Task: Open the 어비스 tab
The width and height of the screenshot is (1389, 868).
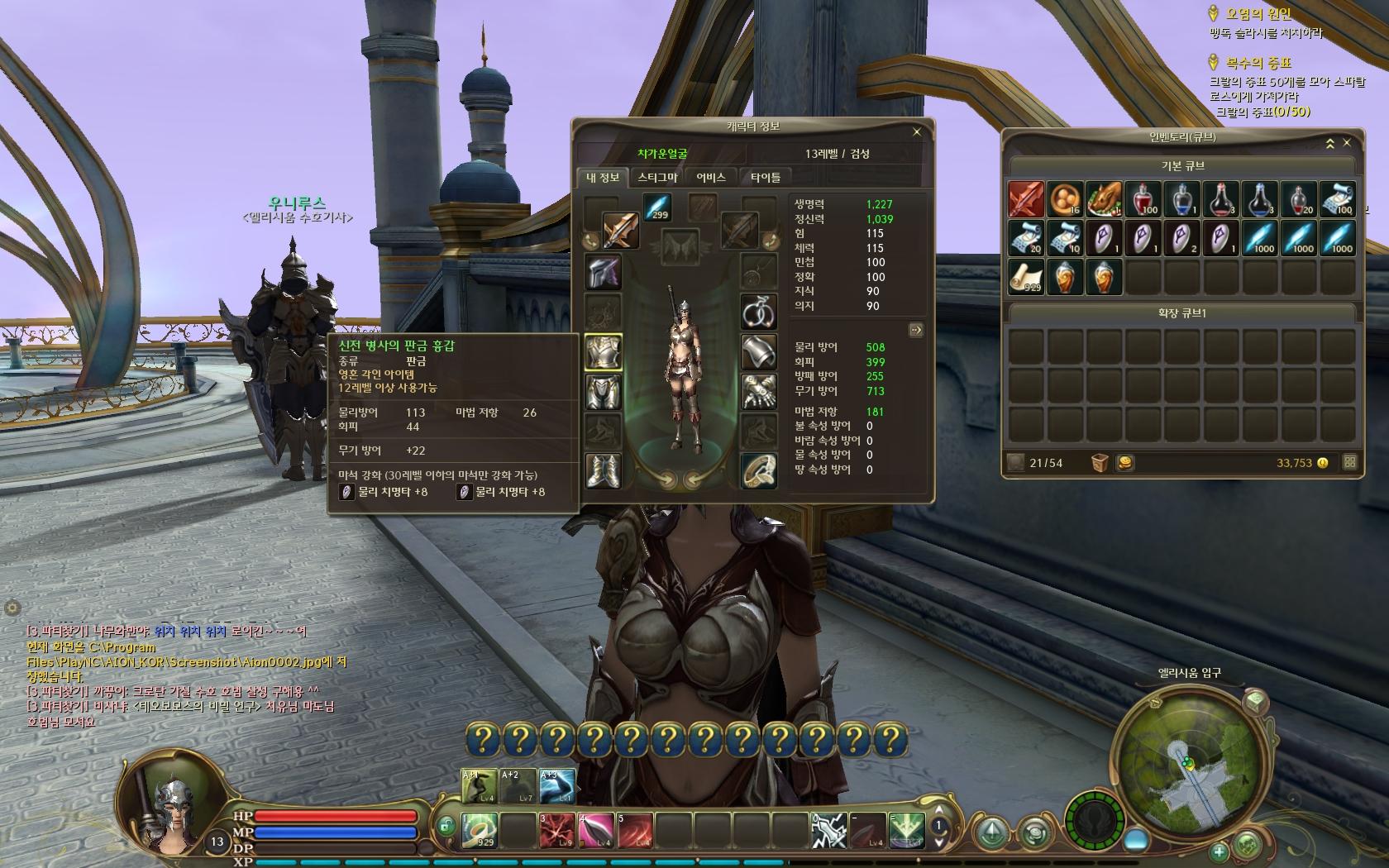Action: (x=711, y=177)
